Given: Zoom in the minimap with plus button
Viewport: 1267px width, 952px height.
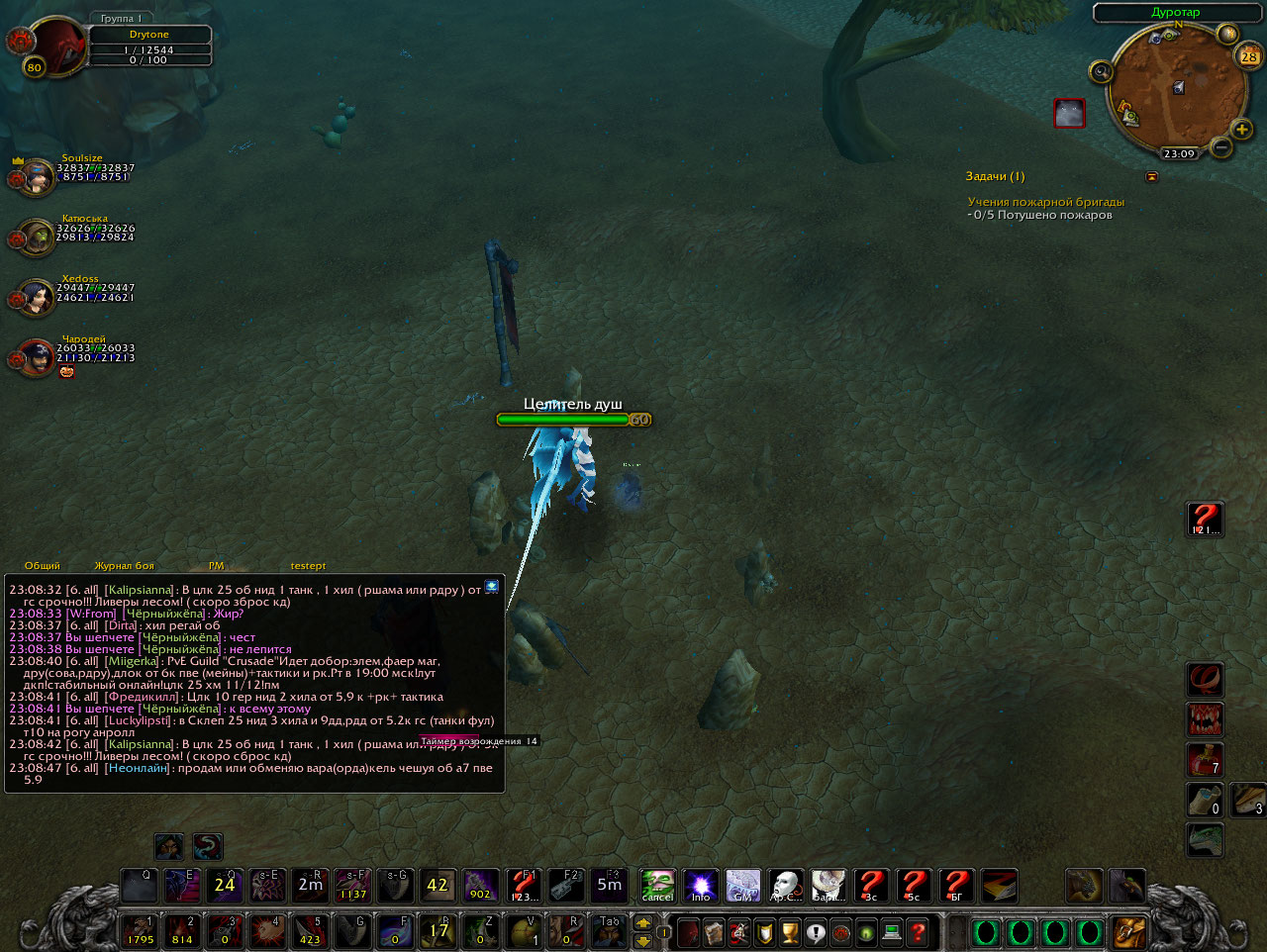Looking at the screenshot, I should (1241, 130).
